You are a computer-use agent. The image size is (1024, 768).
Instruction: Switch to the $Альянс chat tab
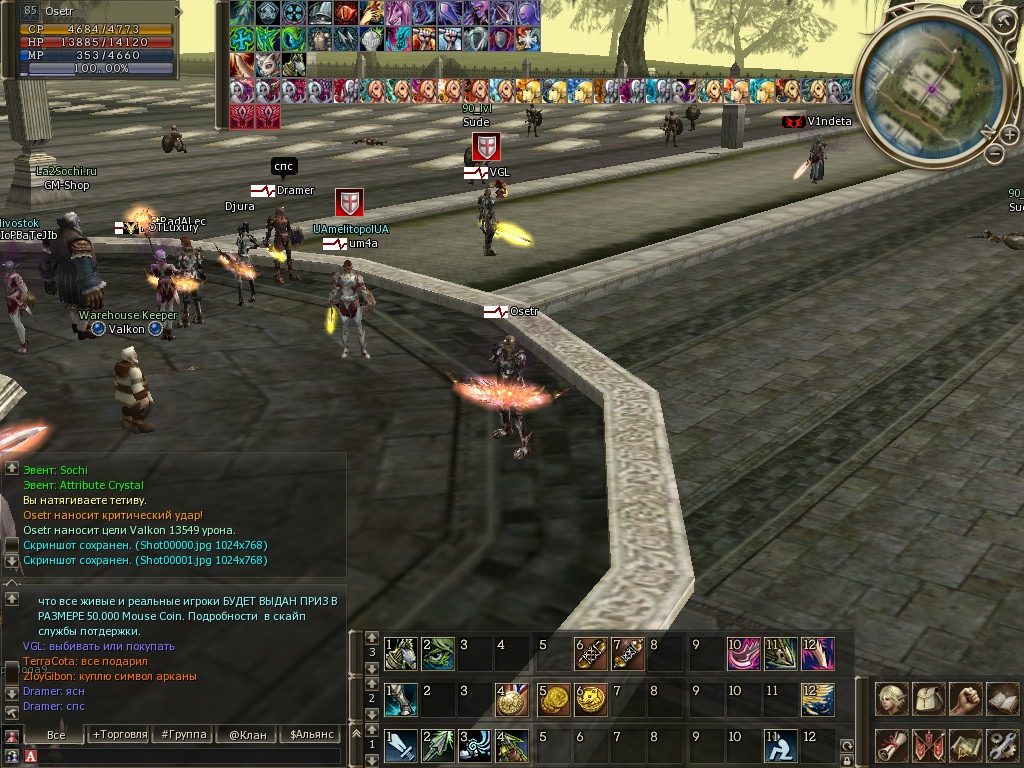309,734
